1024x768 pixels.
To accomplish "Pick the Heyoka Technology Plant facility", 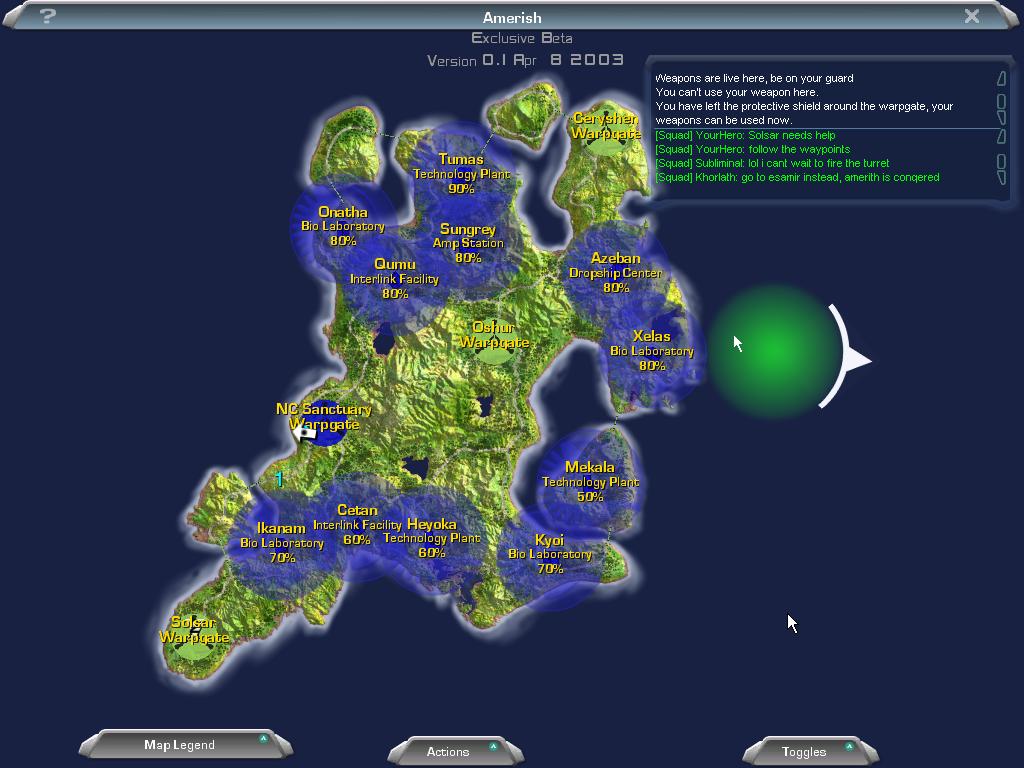I will pyautogui.click(x=432, y=538).
